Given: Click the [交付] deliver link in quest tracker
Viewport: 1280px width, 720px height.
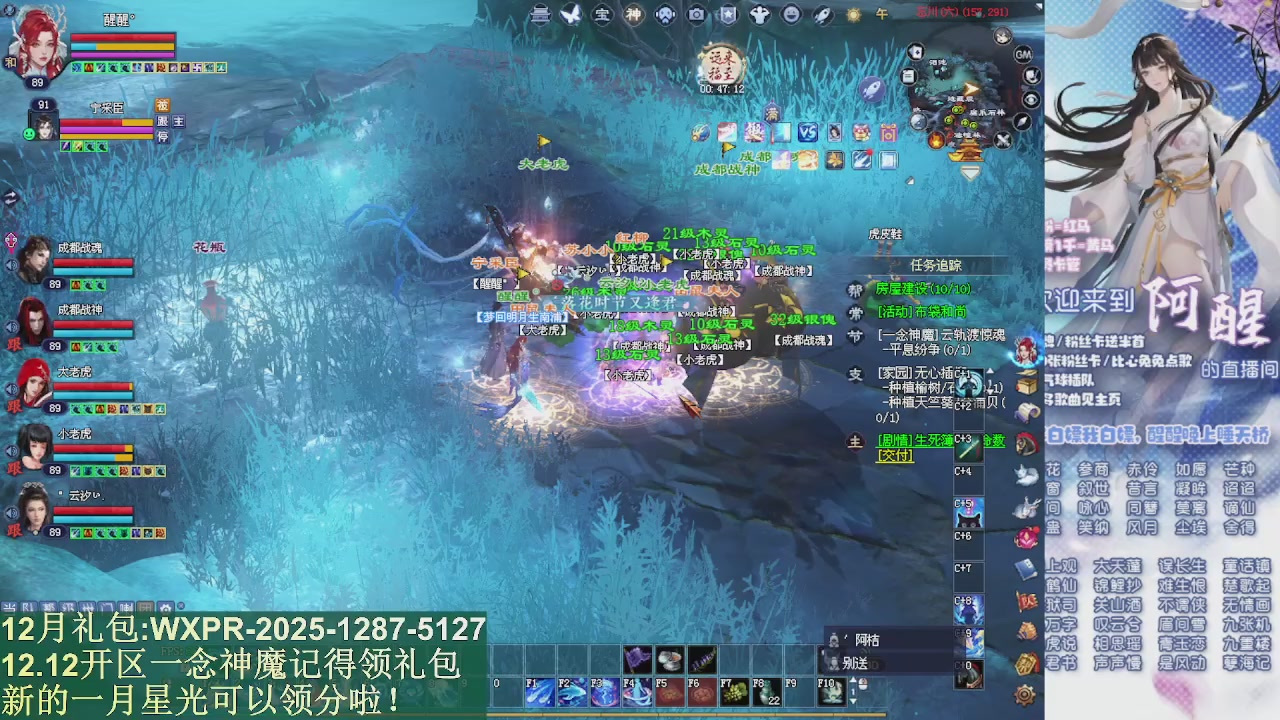Looking at the screenshot, I should pos(893,455).
